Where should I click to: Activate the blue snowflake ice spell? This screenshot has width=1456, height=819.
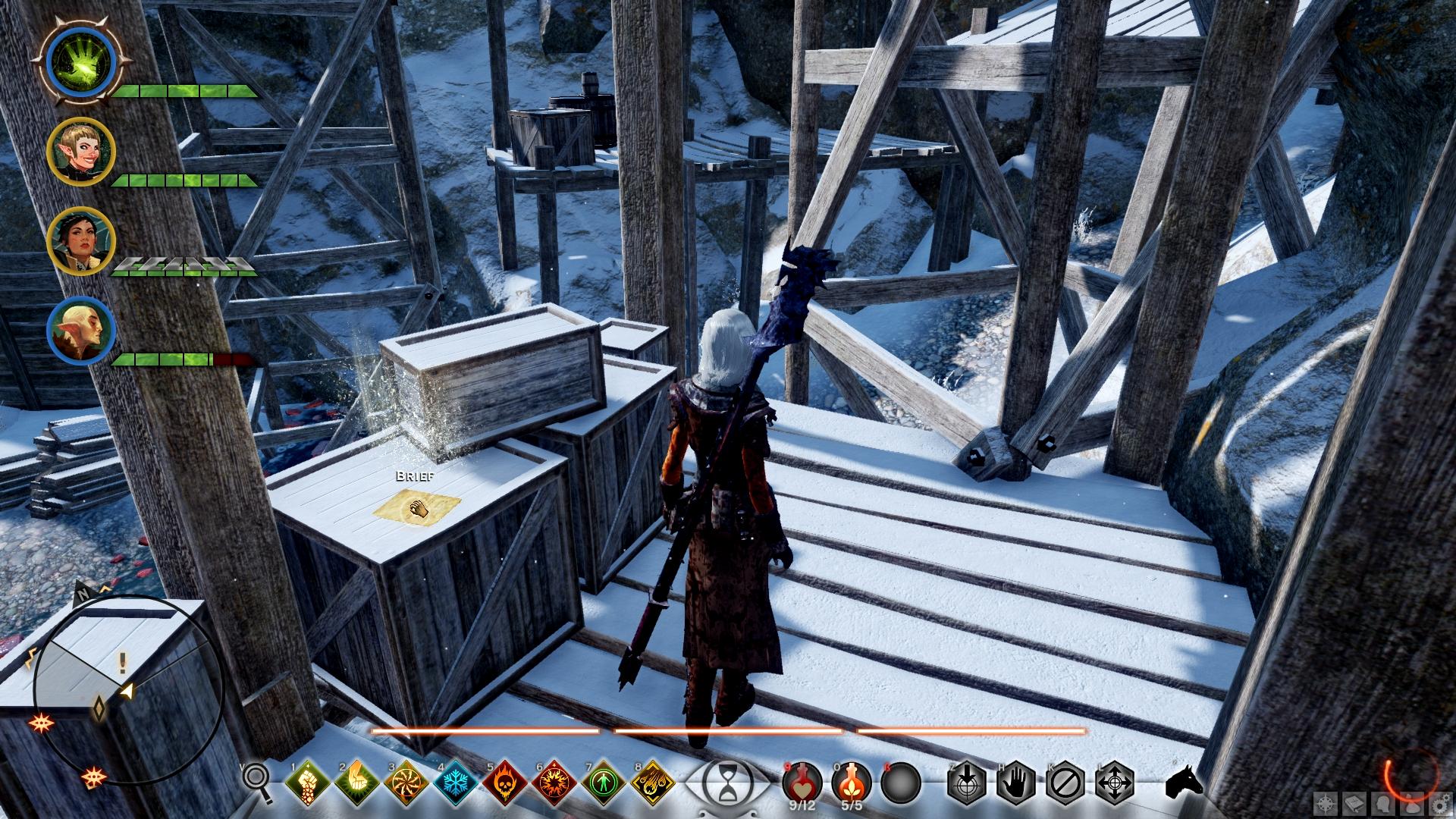pyautogui.click(x=453, y=782)
